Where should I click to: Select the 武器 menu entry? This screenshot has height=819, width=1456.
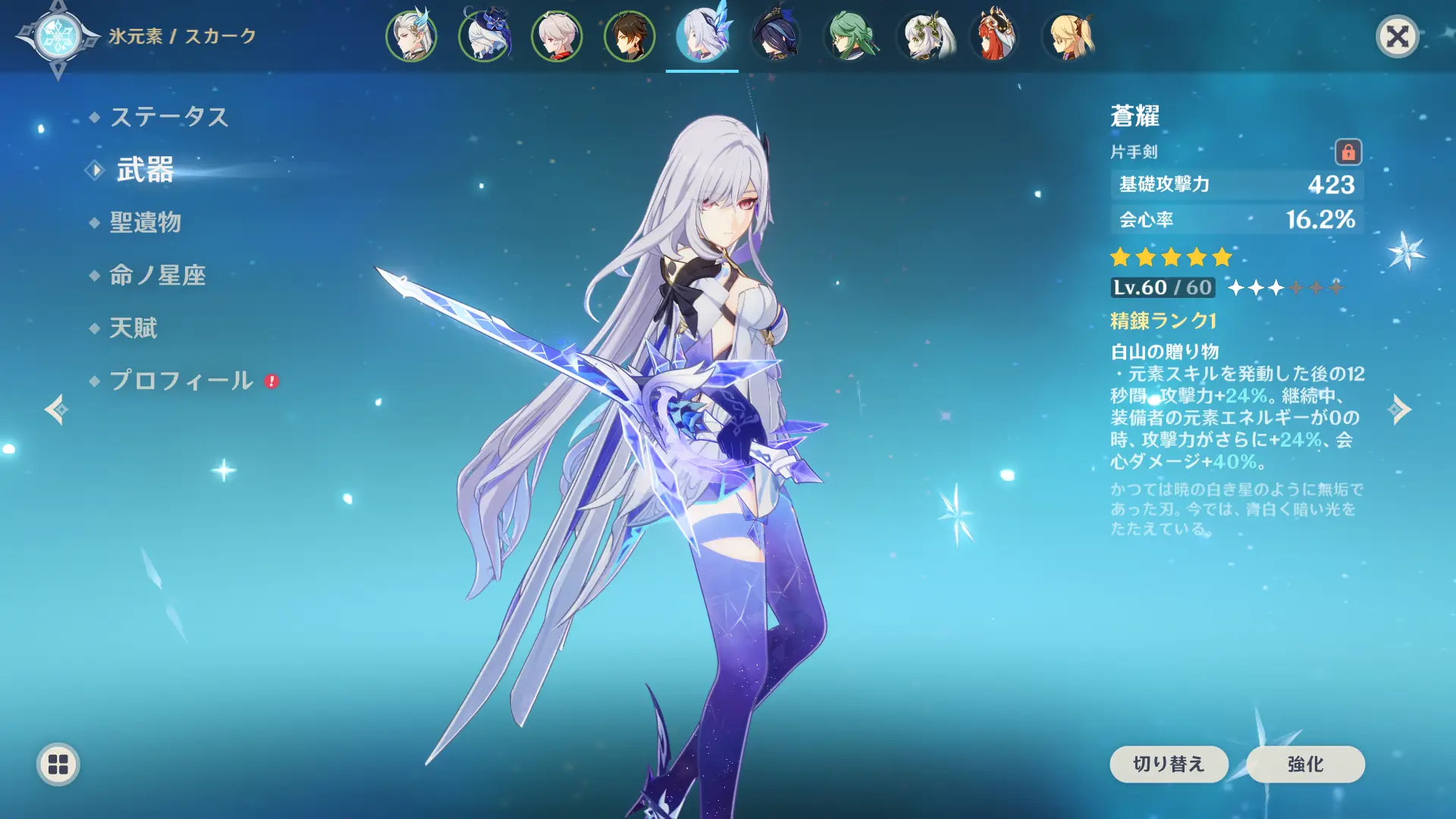pos(145,170)
